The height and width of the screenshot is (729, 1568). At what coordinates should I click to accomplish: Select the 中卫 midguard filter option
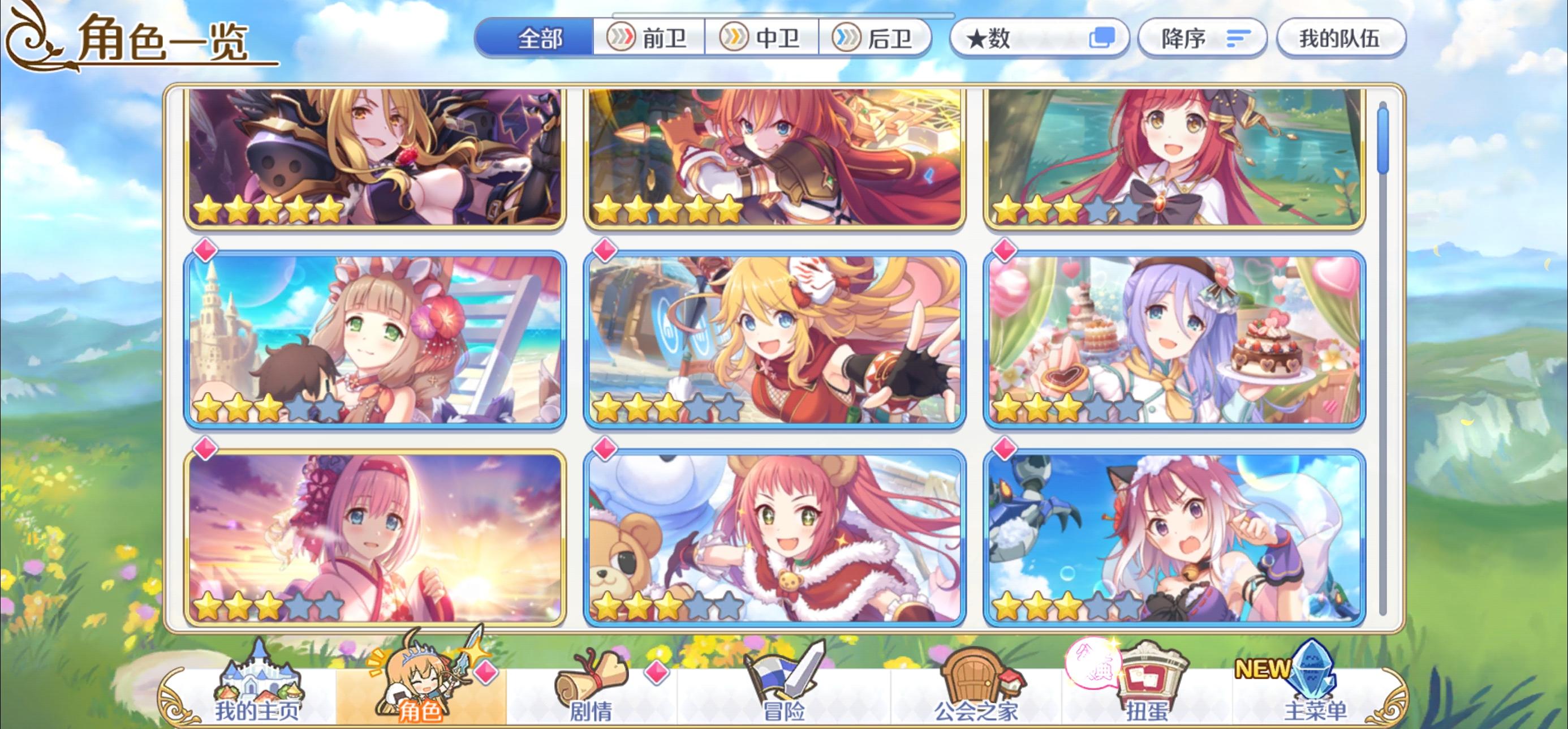(764, 38)
